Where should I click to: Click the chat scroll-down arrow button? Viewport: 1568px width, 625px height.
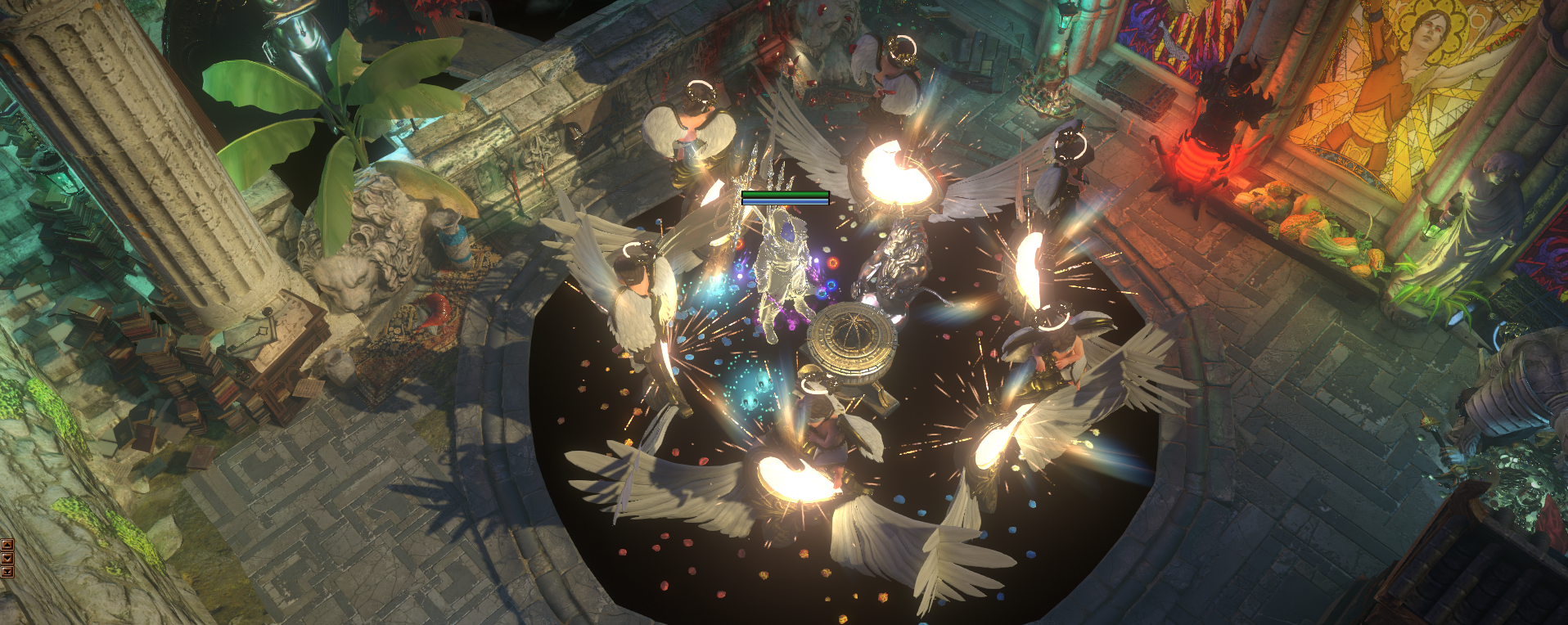tap(7, 558)
